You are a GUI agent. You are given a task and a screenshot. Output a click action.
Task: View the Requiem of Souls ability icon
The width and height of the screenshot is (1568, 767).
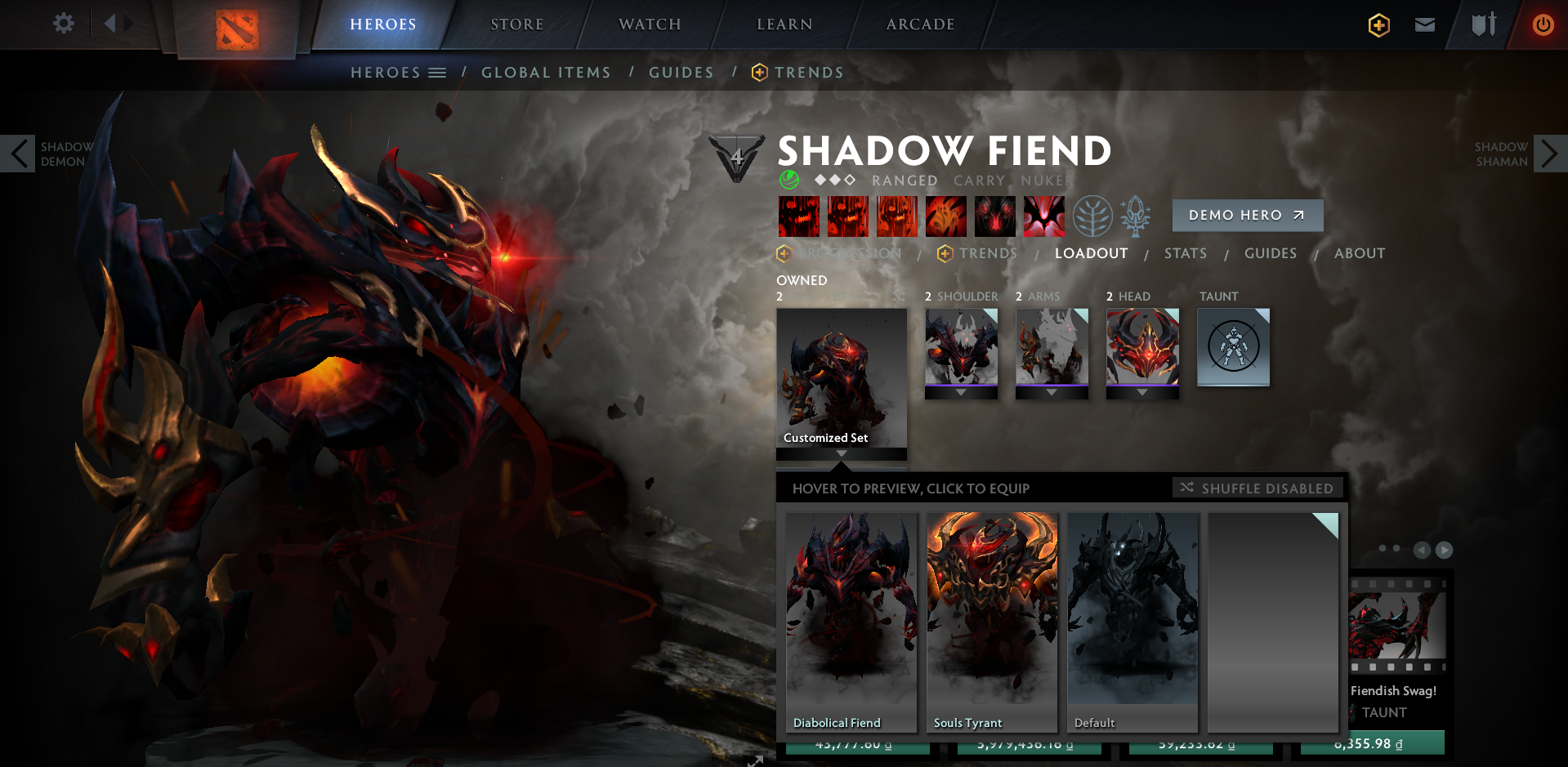pos(1044,216)
